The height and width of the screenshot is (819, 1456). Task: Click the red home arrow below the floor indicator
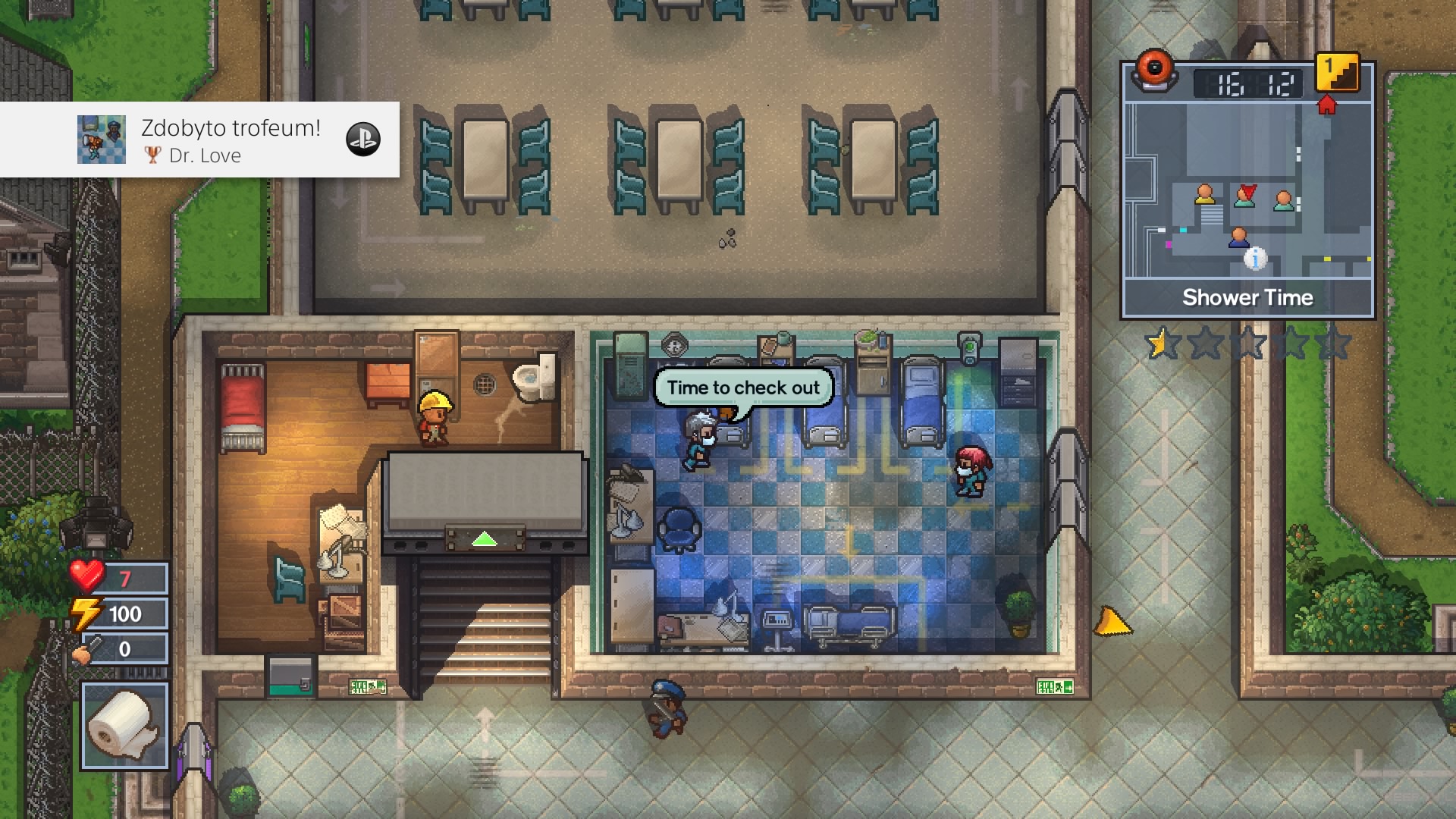tap(1326, 107)
